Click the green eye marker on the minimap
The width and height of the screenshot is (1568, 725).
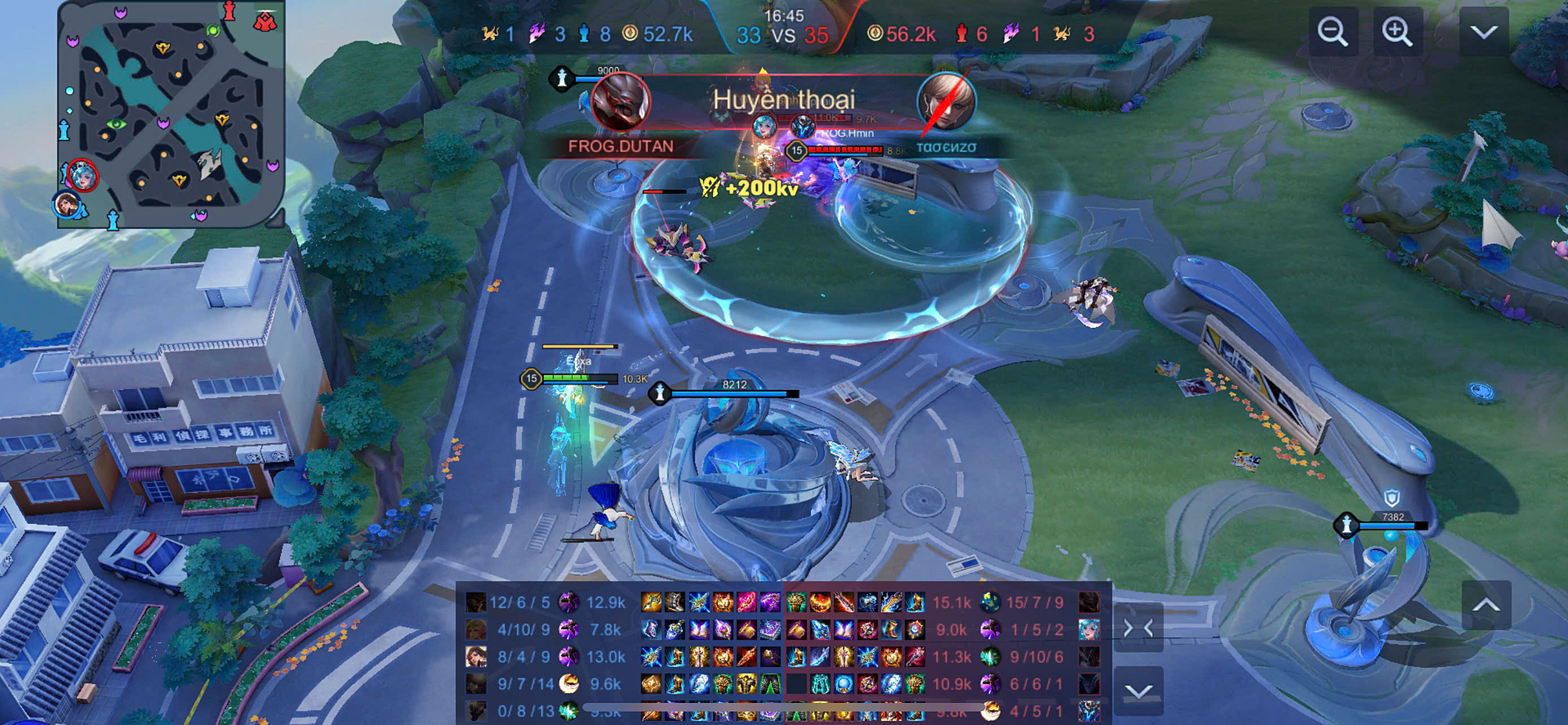pyautogui.click(x=116, y=124)
